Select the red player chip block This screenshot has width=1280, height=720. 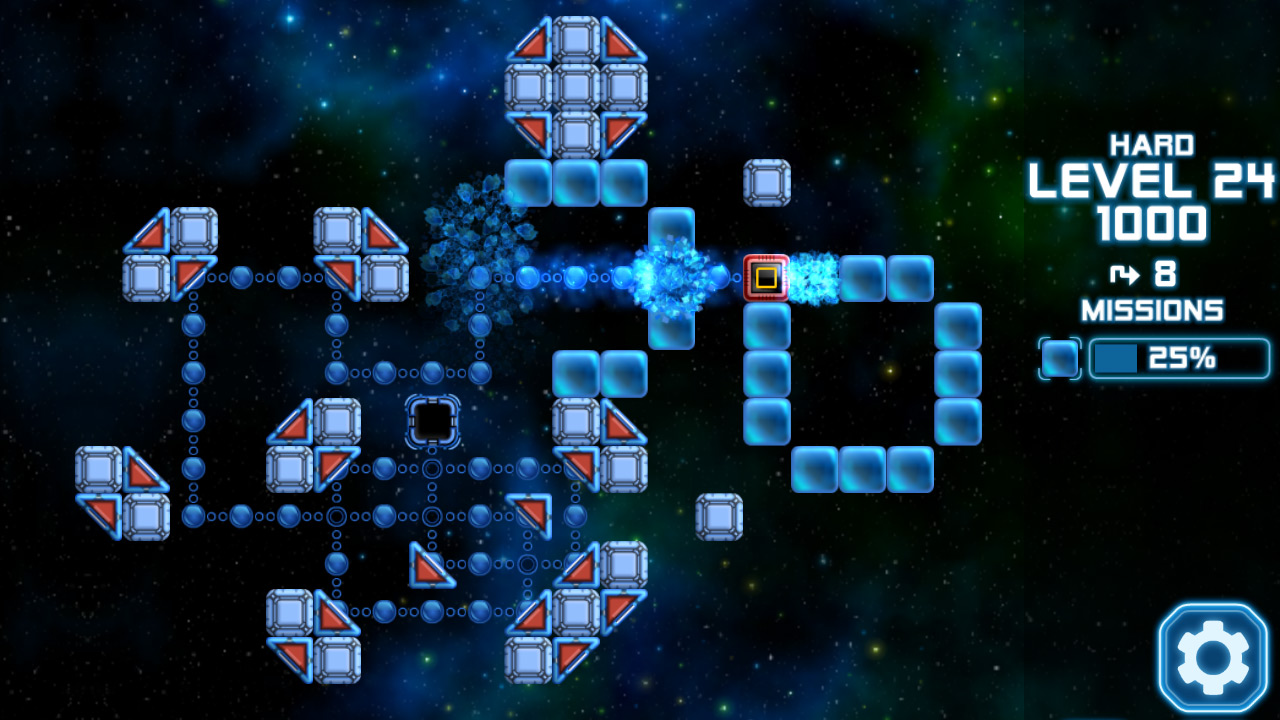pos(766,277)
